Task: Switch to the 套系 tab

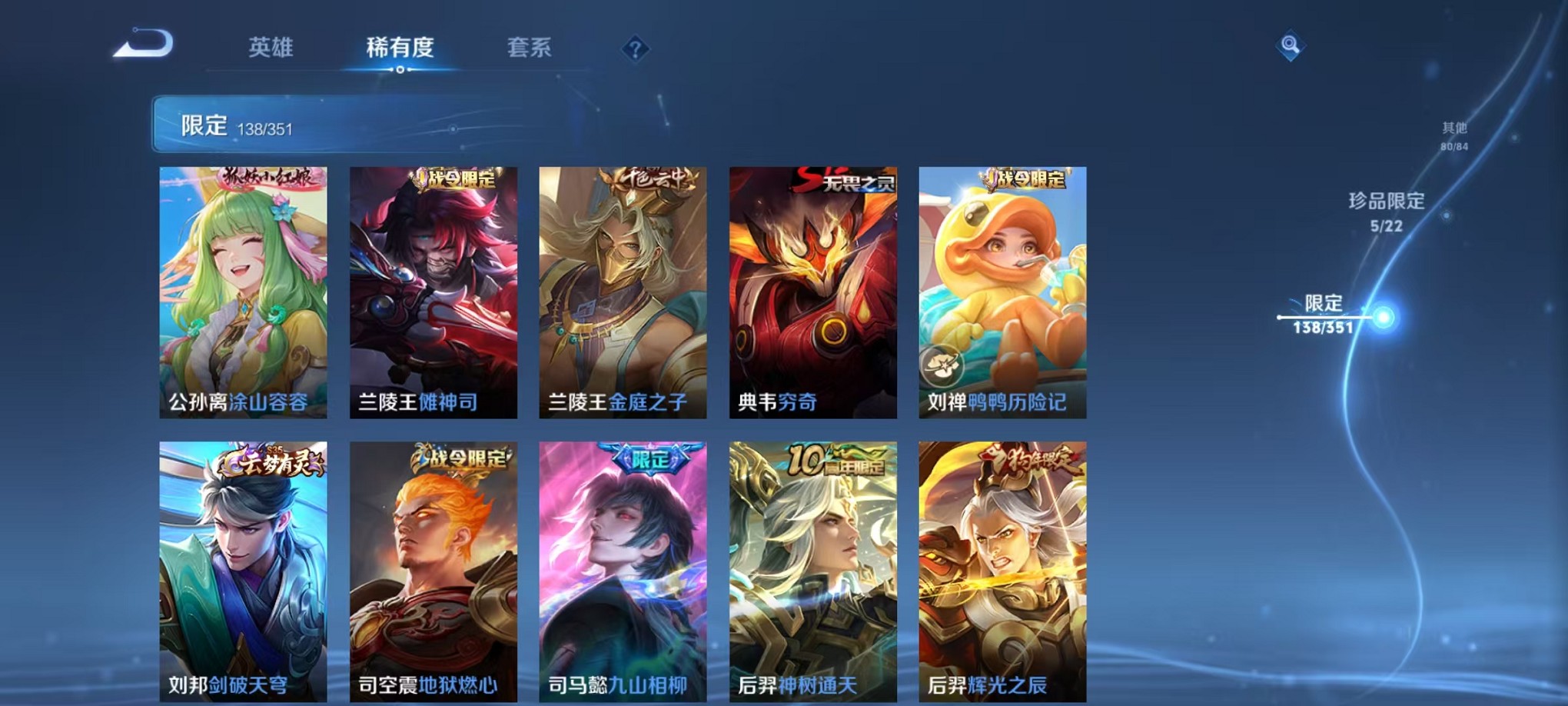Action: tap(530, 48)
